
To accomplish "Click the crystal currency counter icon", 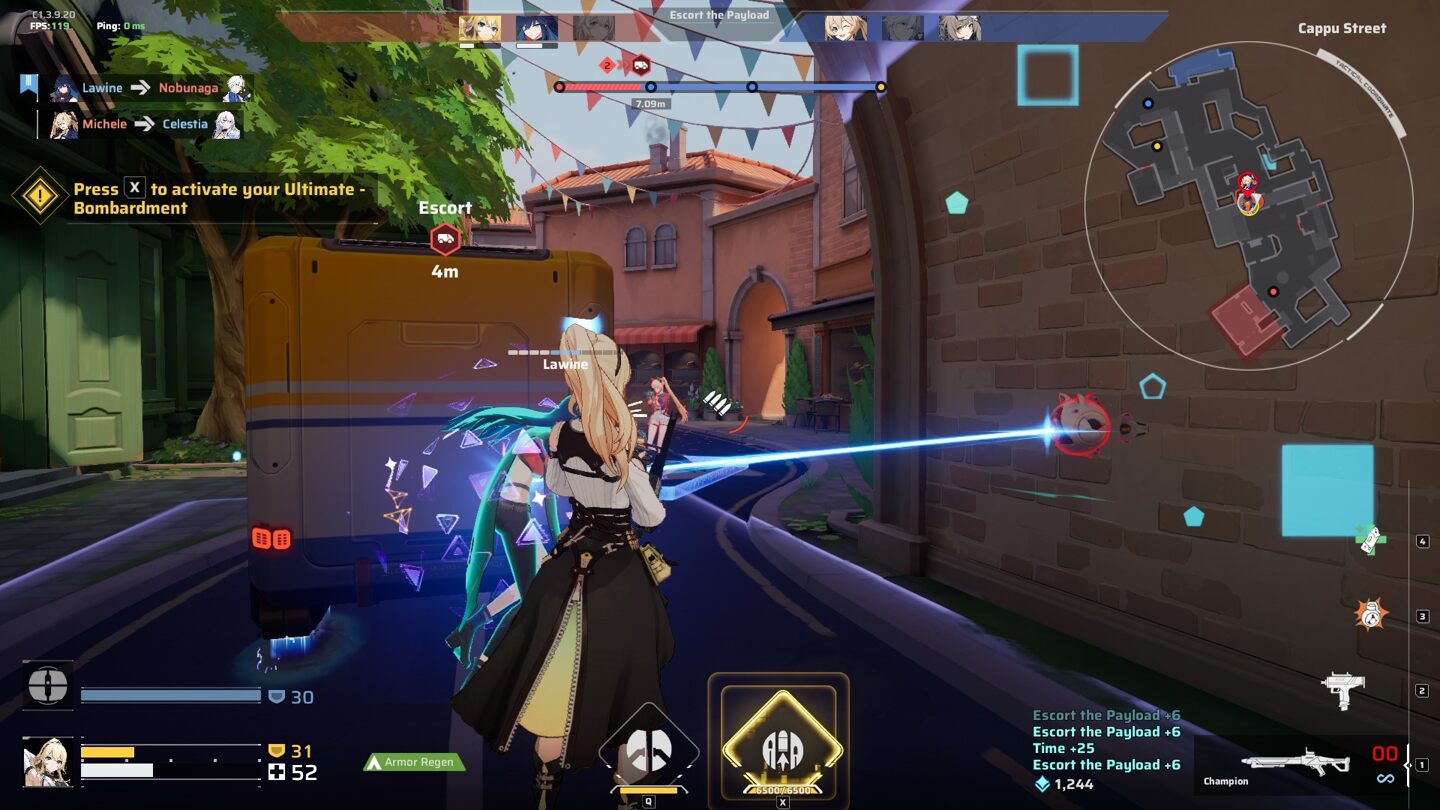I will pos(1042,784).
